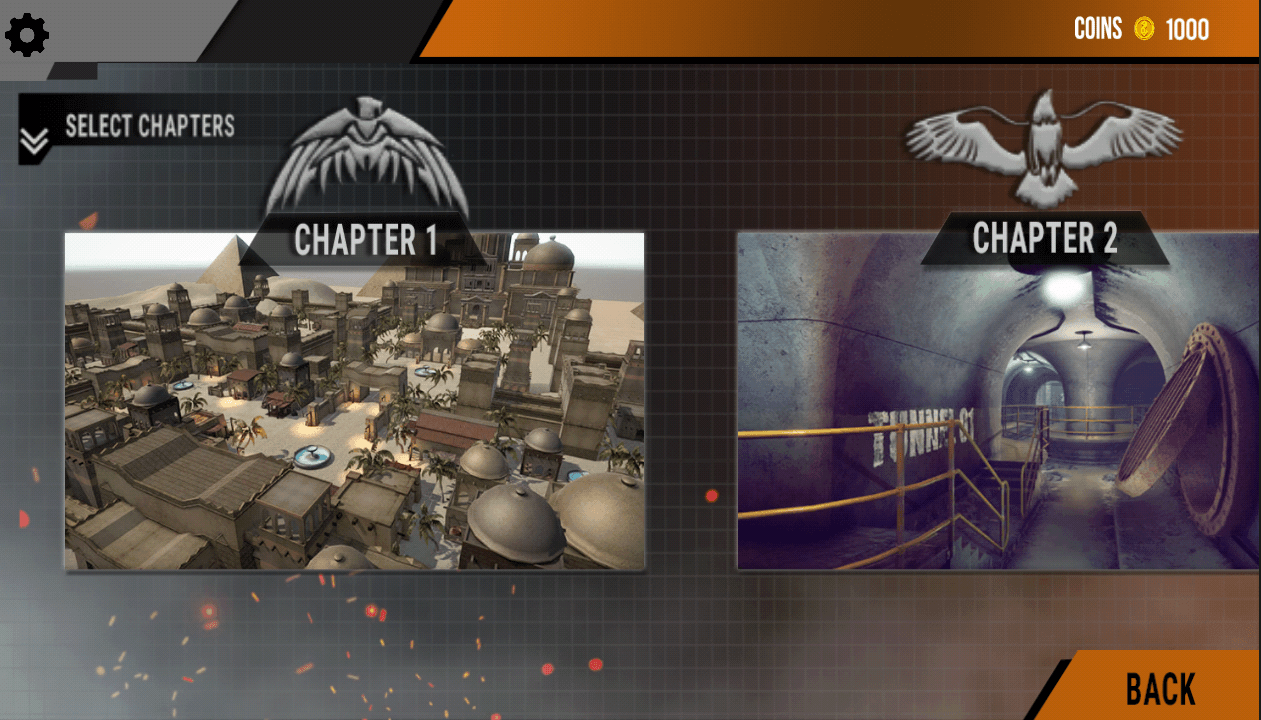Image resolution: width=1261 pixels, height=720 pixels.
Task: Open the gear settings icon
Action: [x=27, y=35]
